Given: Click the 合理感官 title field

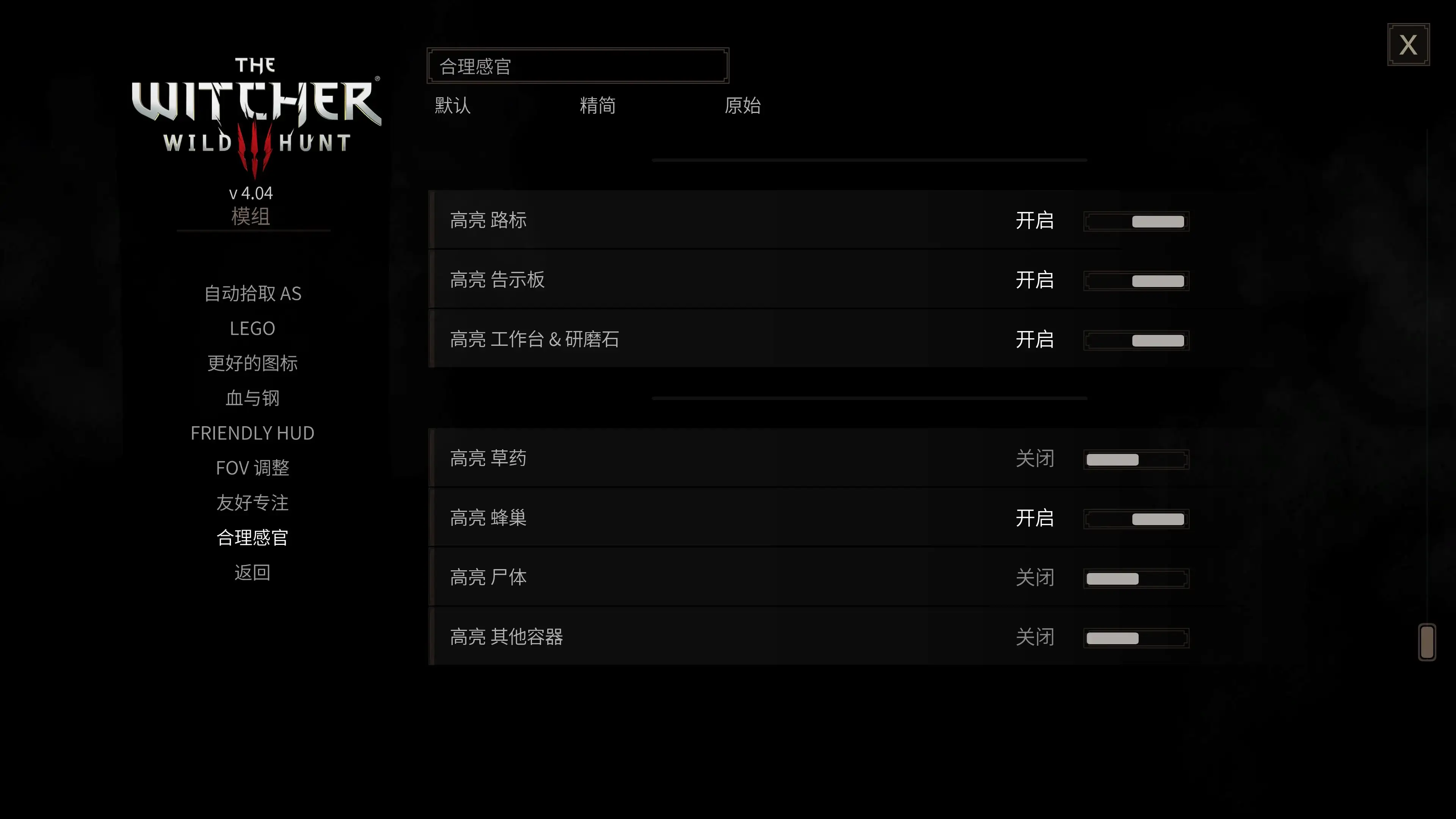Looking at the screenshot, I should (x=576, y=66).
